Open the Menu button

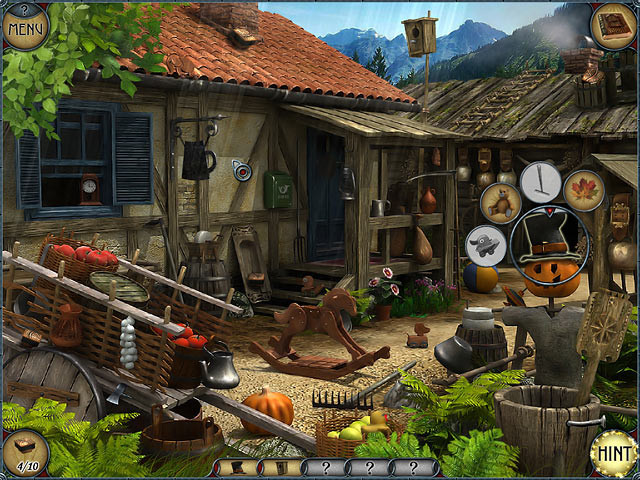pos(26,27)
